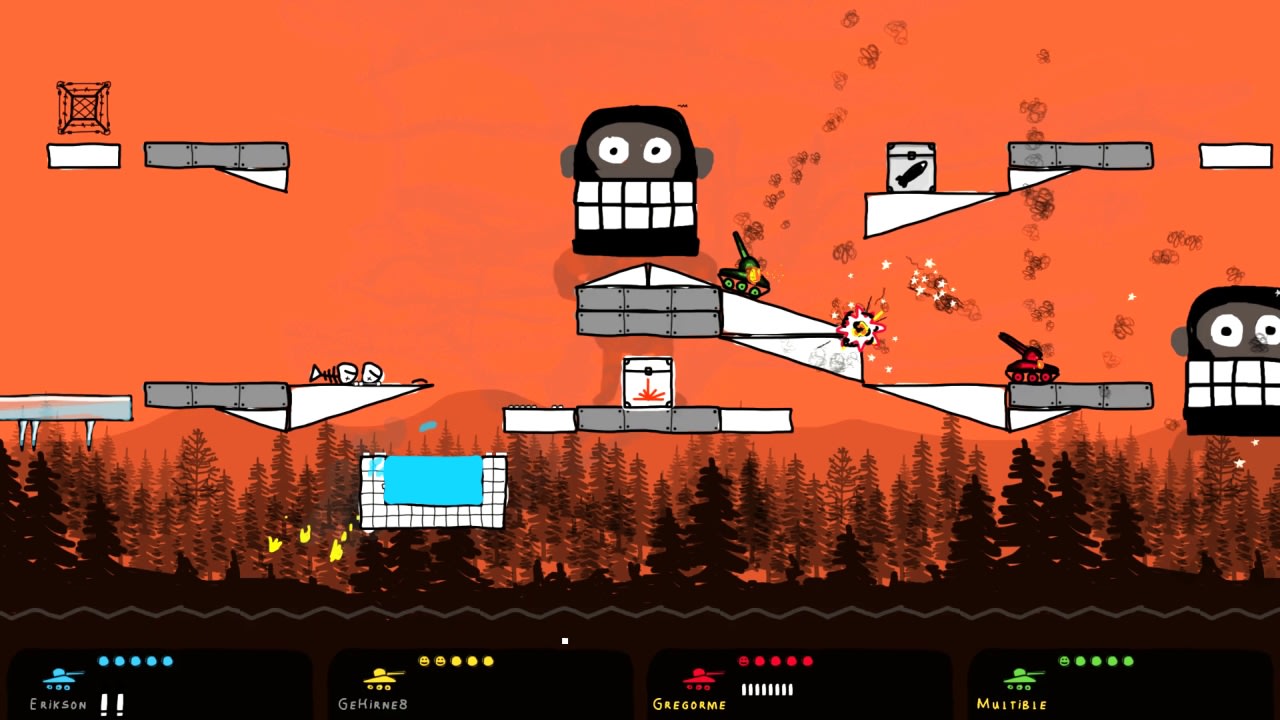Click the Erikson name label

pyautogui.click(x=58, y=703)
